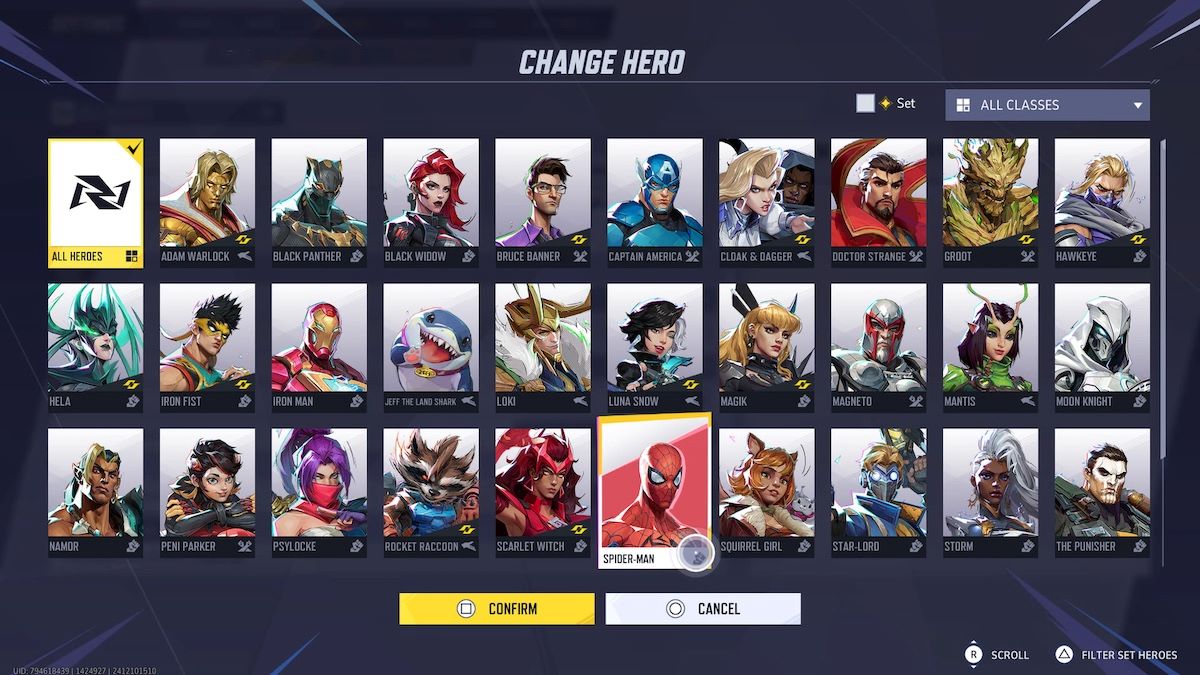Select Doctor Strange hero card
Viewport: 1200px width, 675px height.
click(x=878, y=203)
